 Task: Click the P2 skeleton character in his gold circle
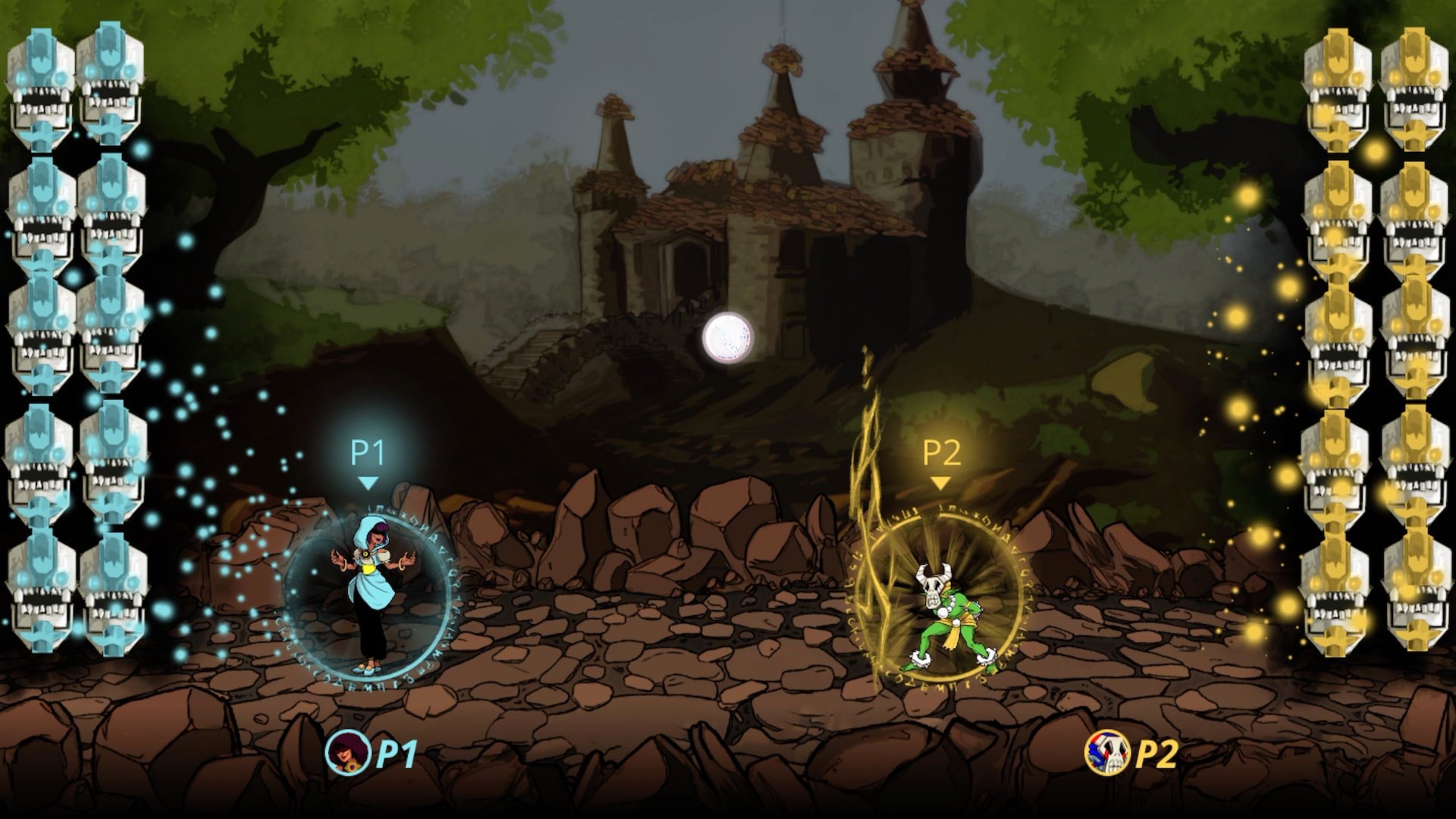946,614
